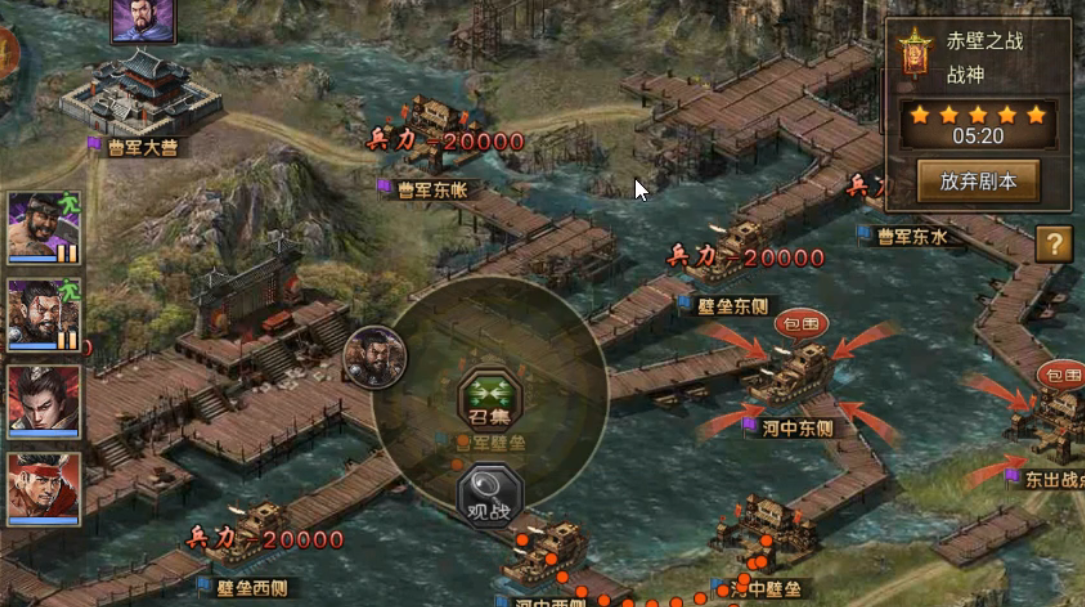Click the round general avatar beside 召集
The width and height of the screenshot is (1085, 607).
[375, 356]
